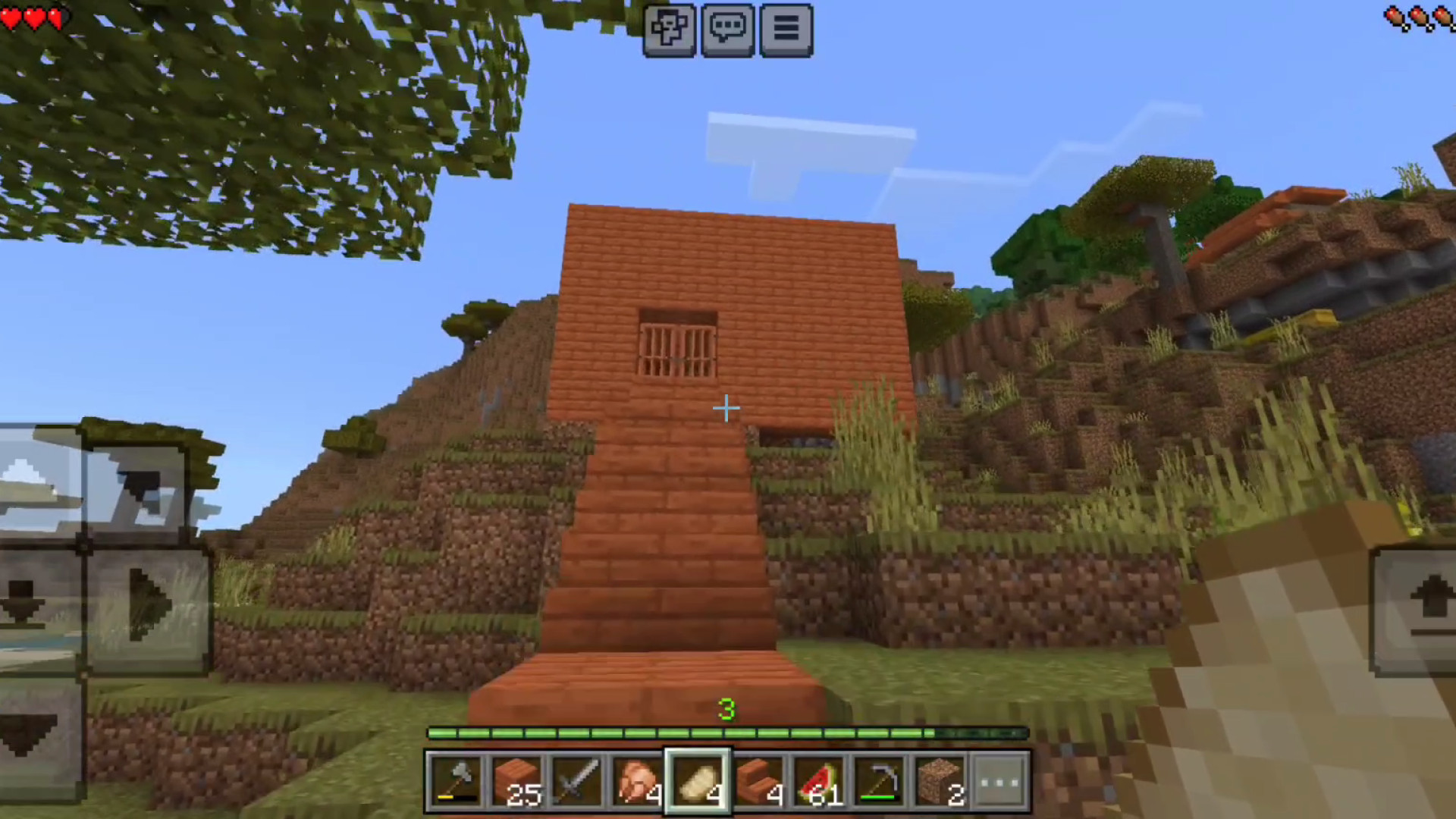Viewport: 1456px width, 819px height.
Task: Equip the sword from the hotbar
Action: point(576,781)
